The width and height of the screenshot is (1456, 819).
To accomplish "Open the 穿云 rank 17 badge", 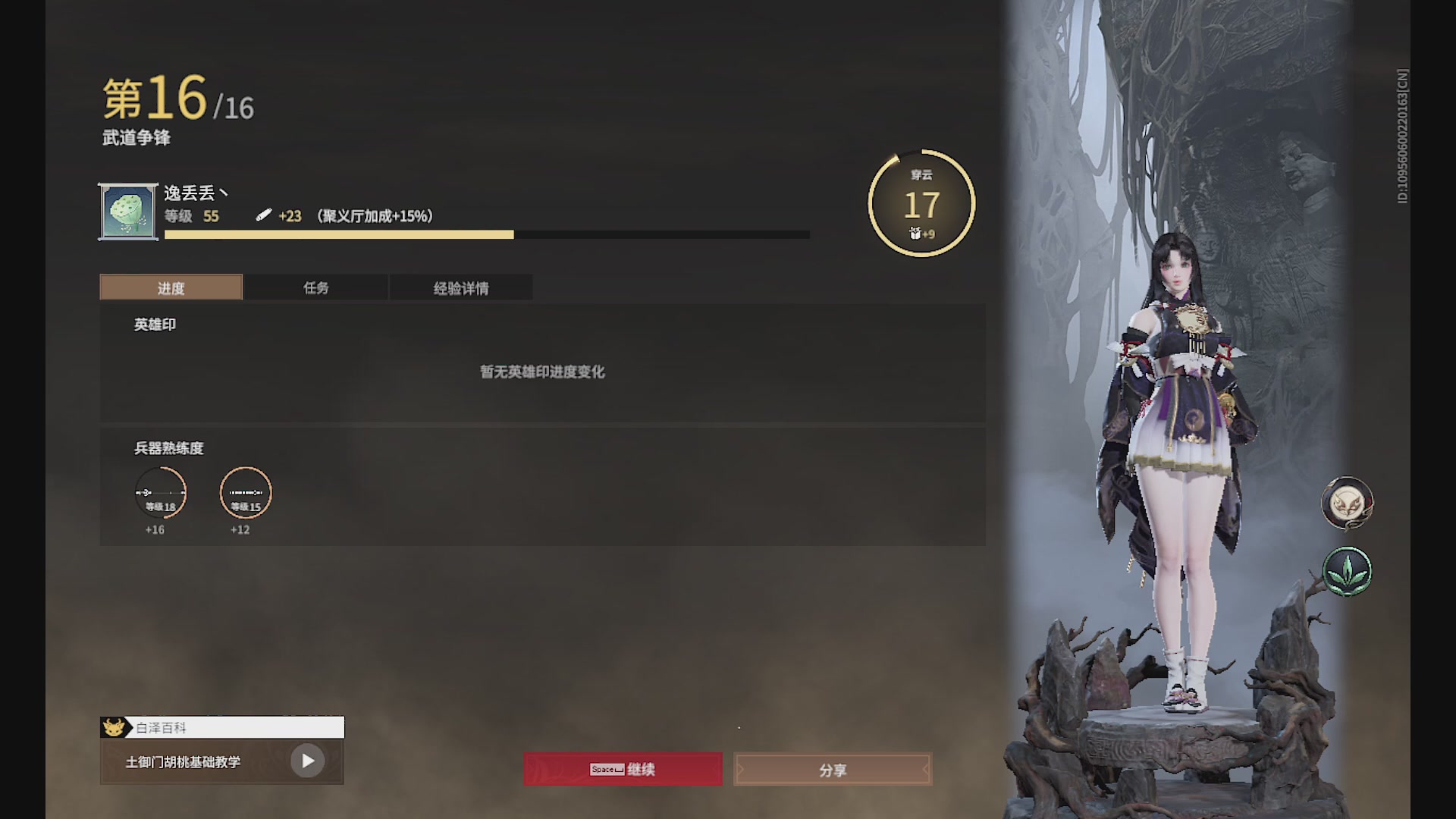I will 920,202.
